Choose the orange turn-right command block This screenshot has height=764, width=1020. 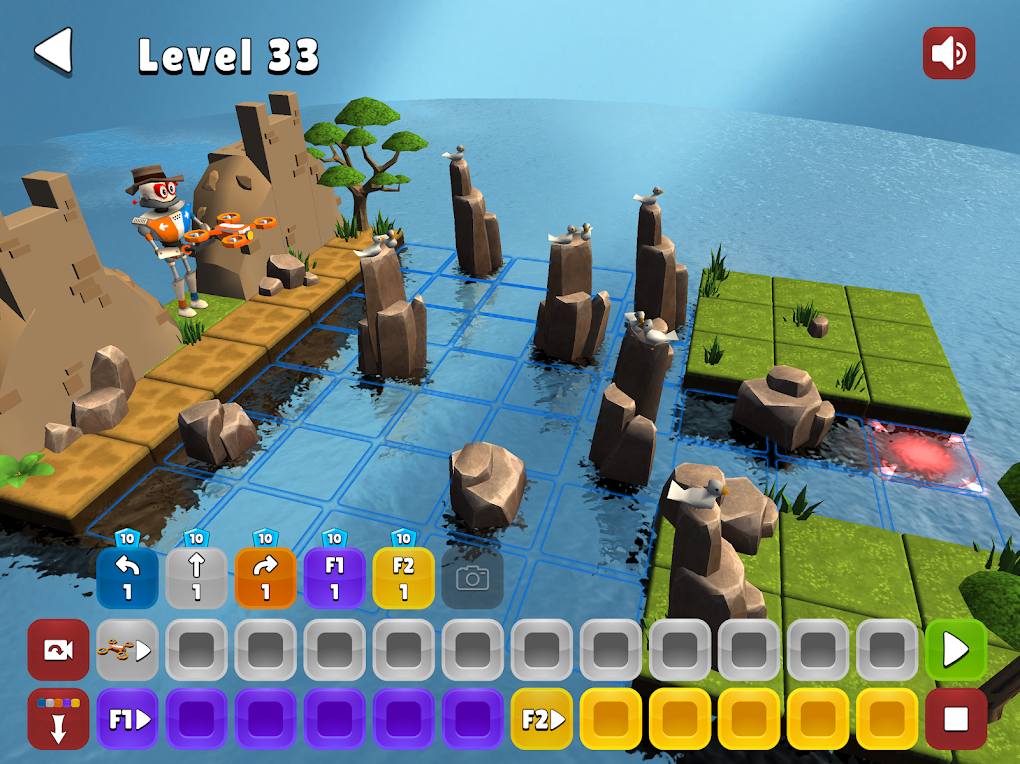point(265,578)
